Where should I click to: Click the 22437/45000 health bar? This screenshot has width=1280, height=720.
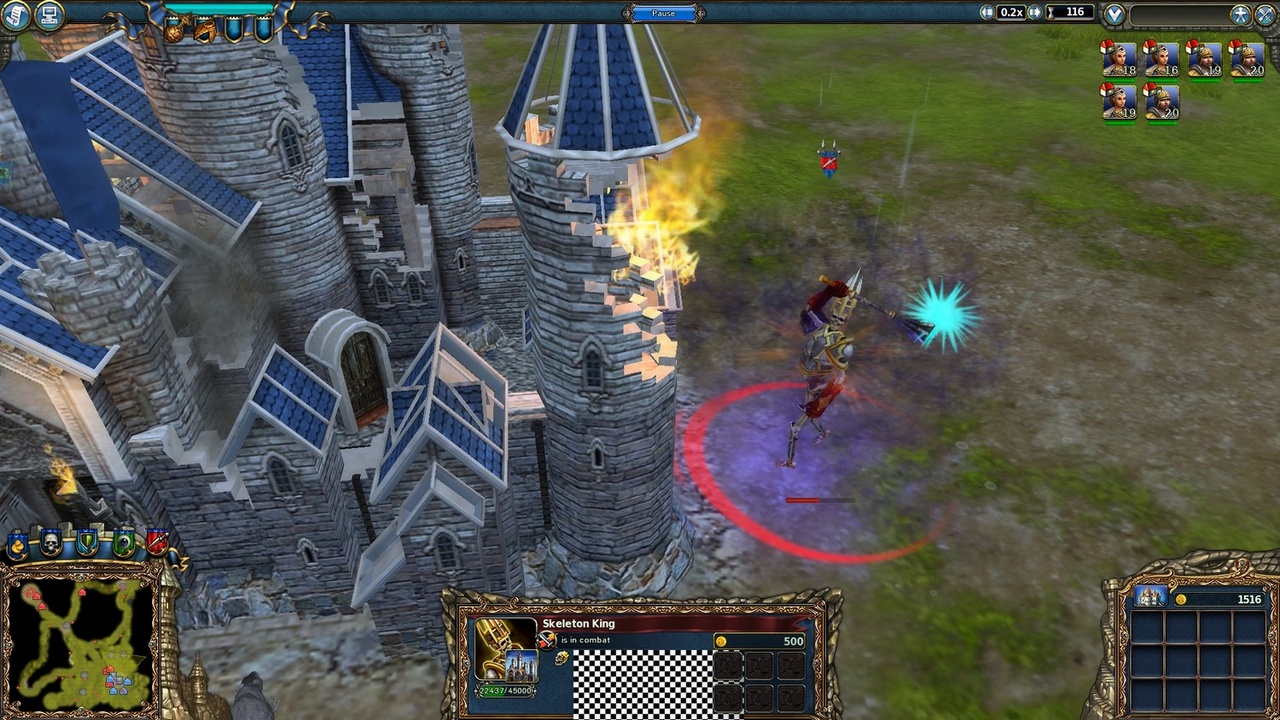[x=505, y=690]
